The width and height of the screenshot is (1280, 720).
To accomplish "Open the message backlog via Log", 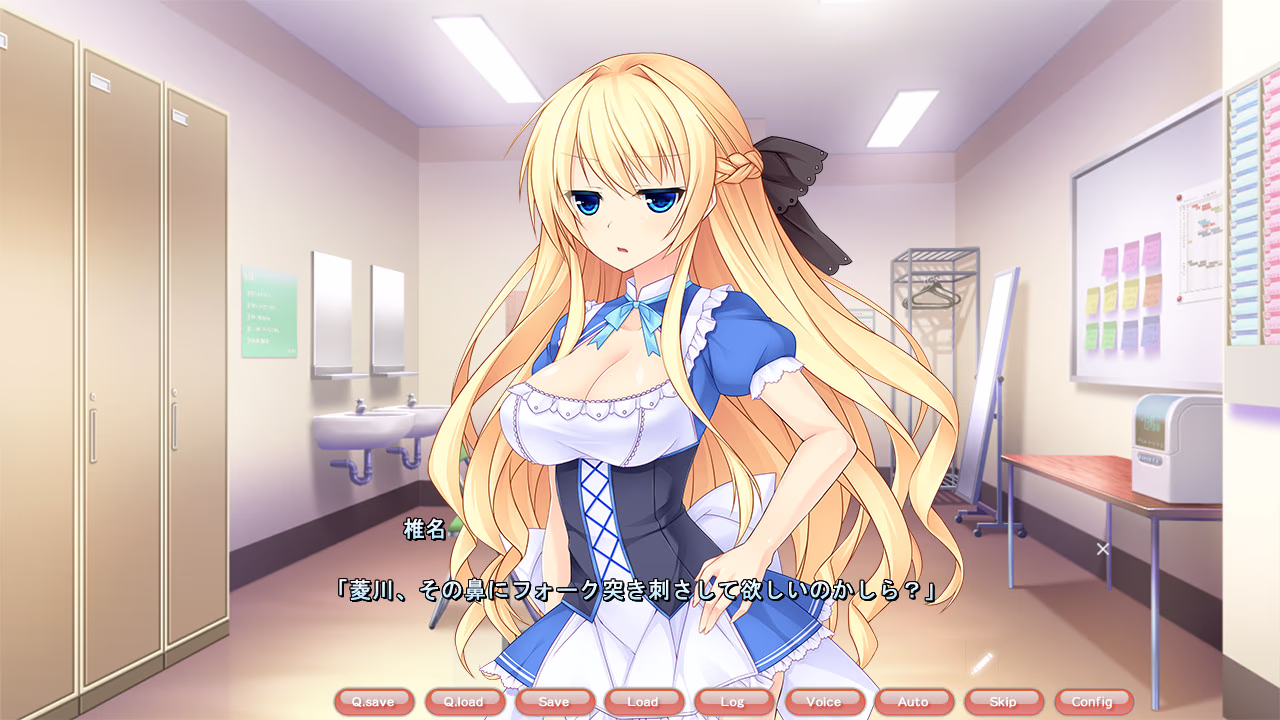I will tap(734, 702).
